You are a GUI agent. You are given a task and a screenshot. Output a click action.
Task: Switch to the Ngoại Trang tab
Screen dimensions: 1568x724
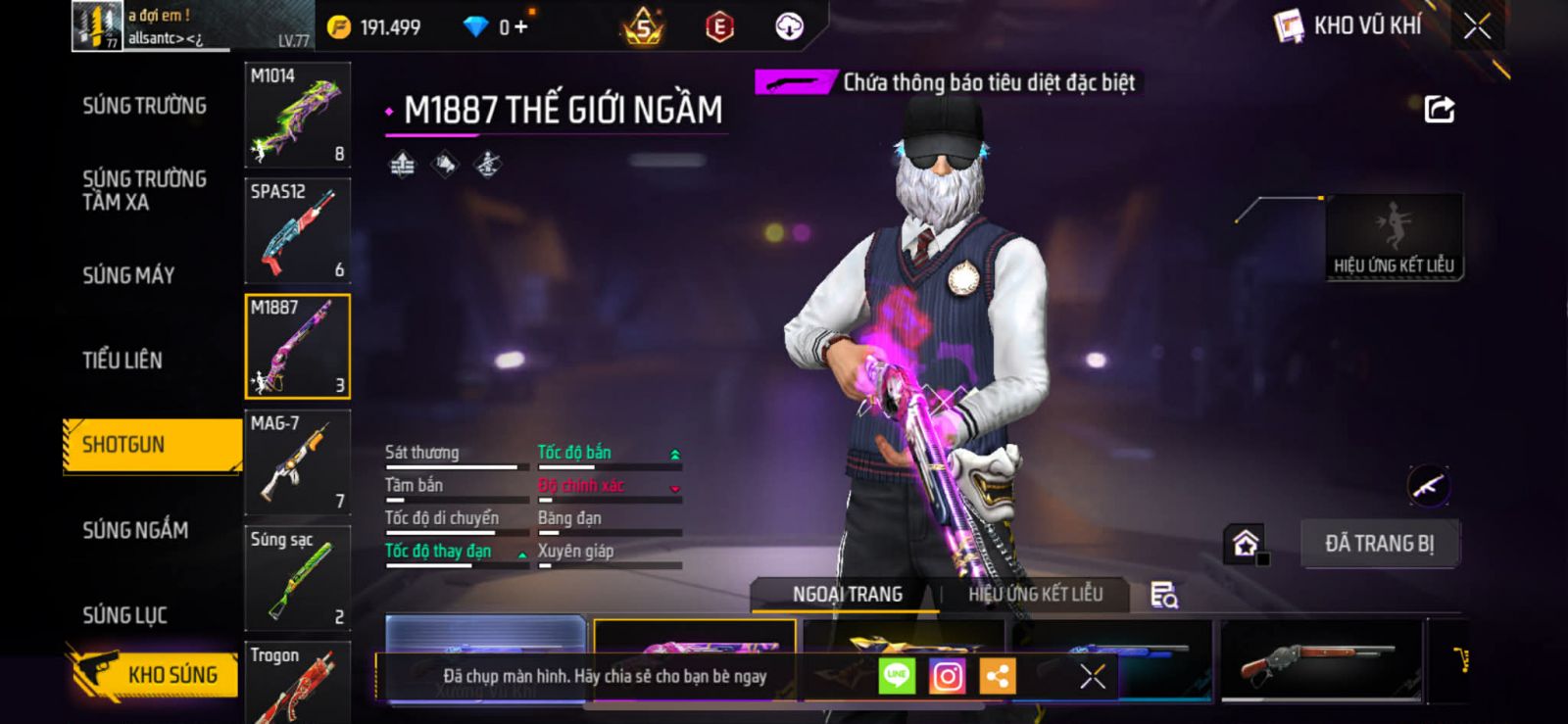[847, 595]
